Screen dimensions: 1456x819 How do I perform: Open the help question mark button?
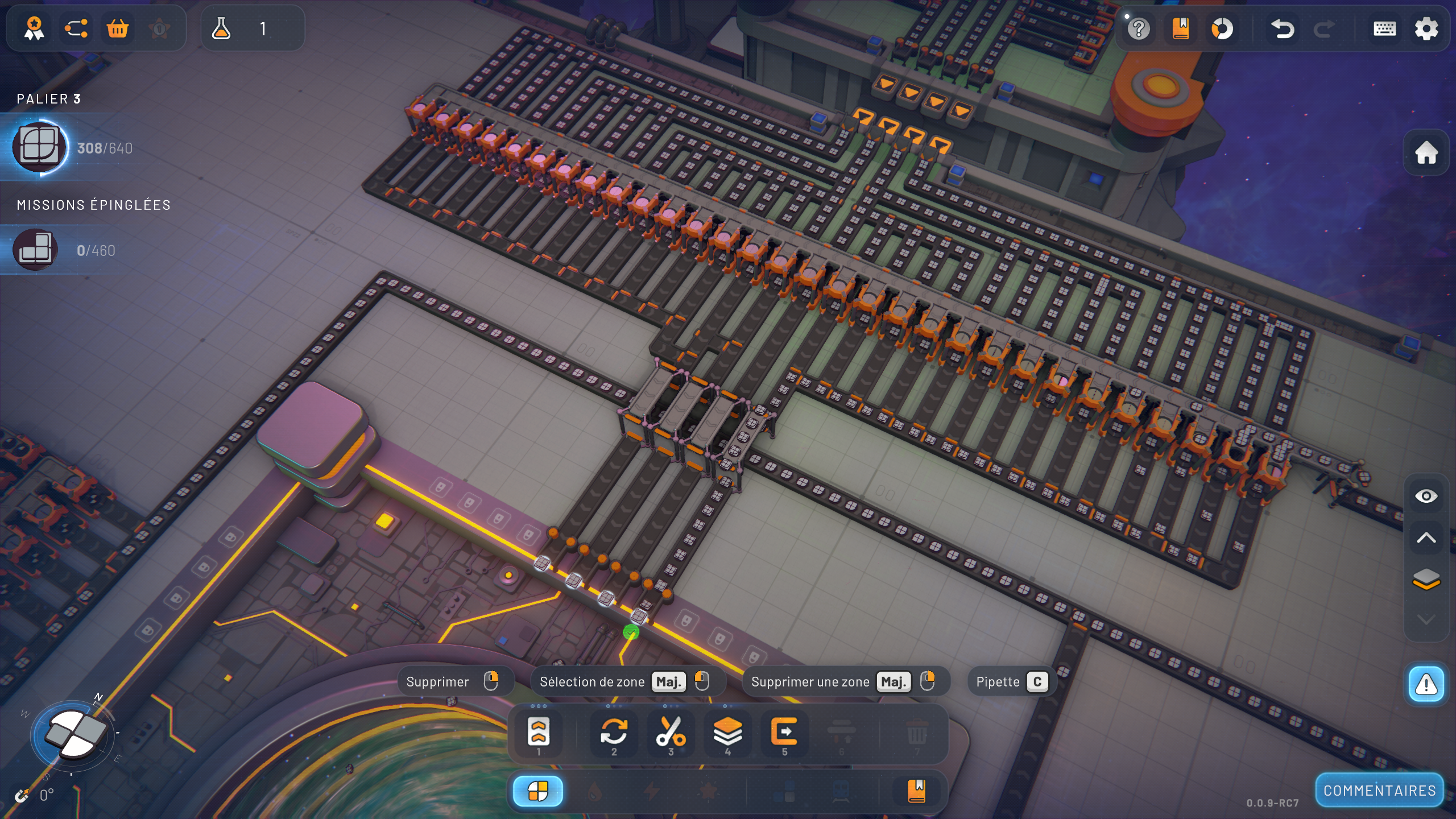[x=1139, y=28]
